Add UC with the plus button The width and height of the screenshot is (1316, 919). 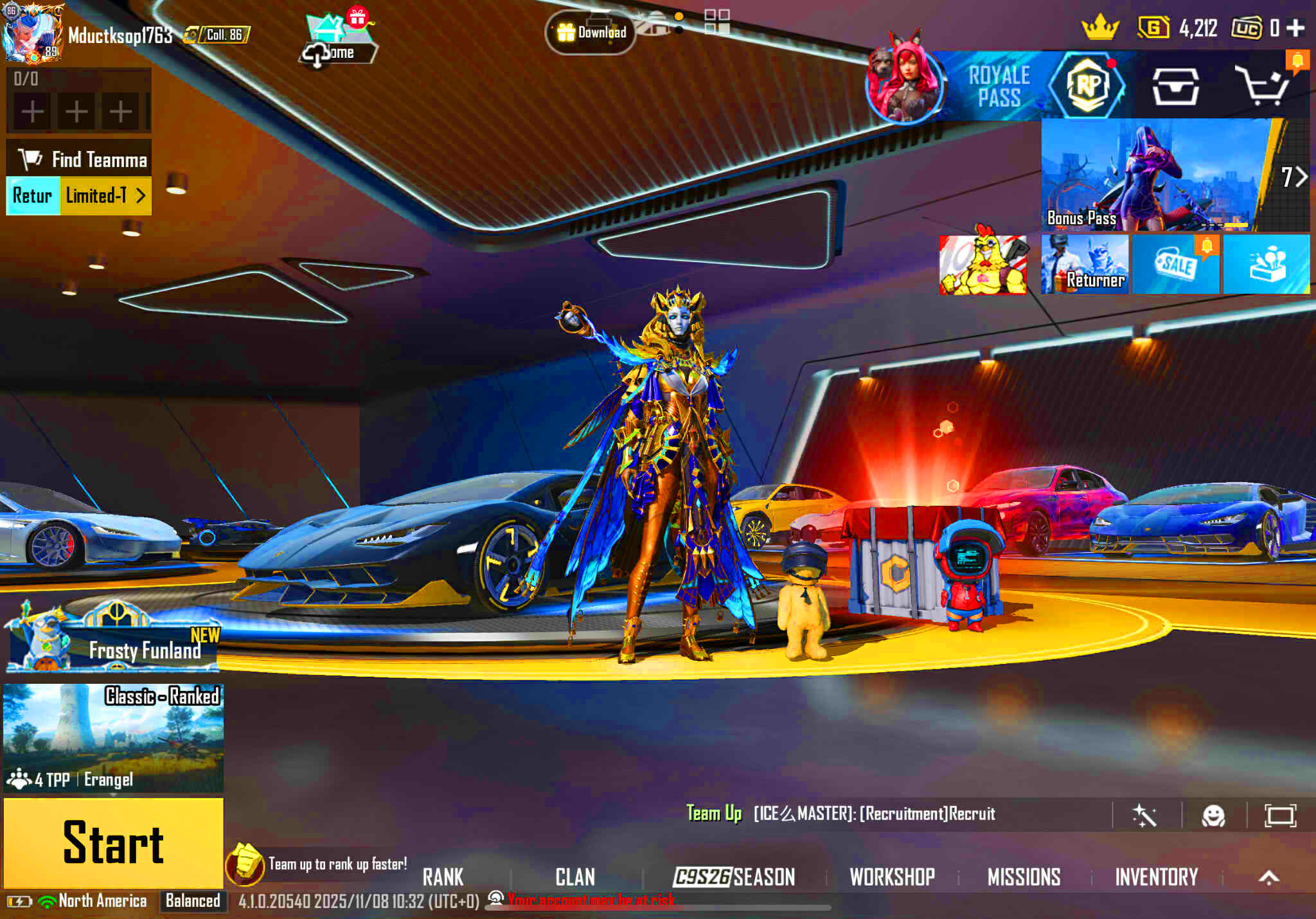tap(1295, 28)
